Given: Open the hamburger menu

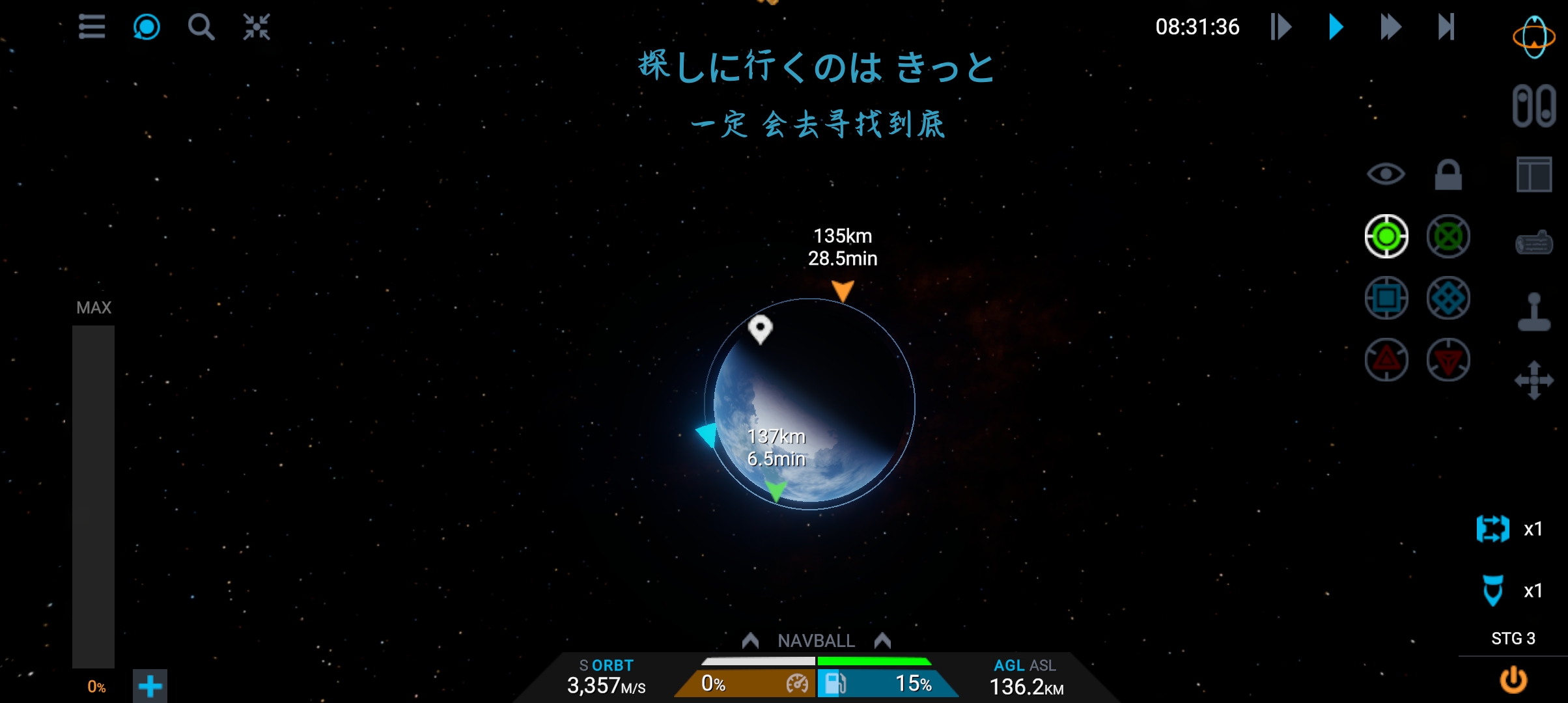Looking at the screenshot, I should coord(92,27).
